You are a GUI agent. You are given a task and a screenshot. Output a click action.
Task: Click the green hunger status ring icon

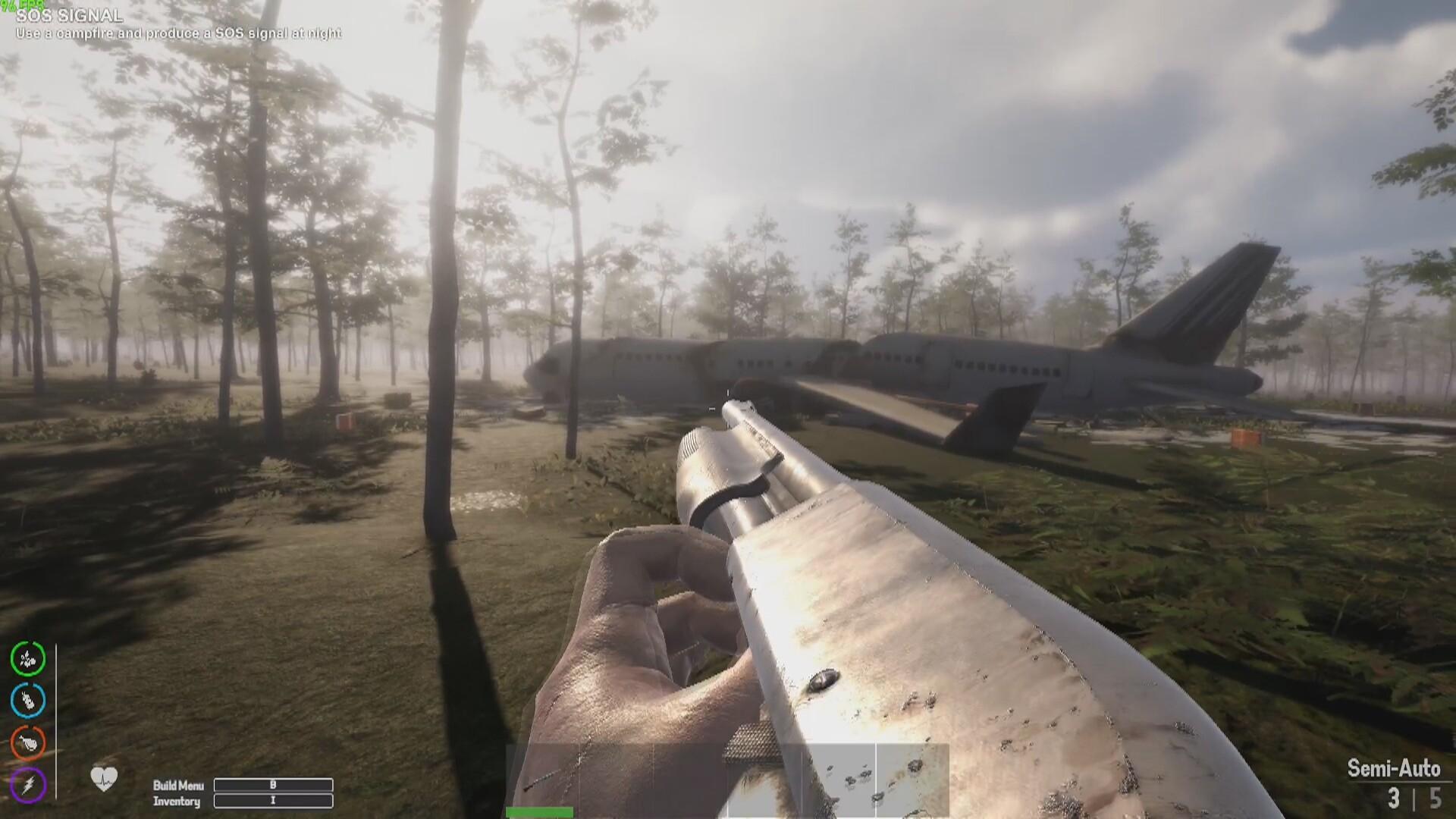27,661
